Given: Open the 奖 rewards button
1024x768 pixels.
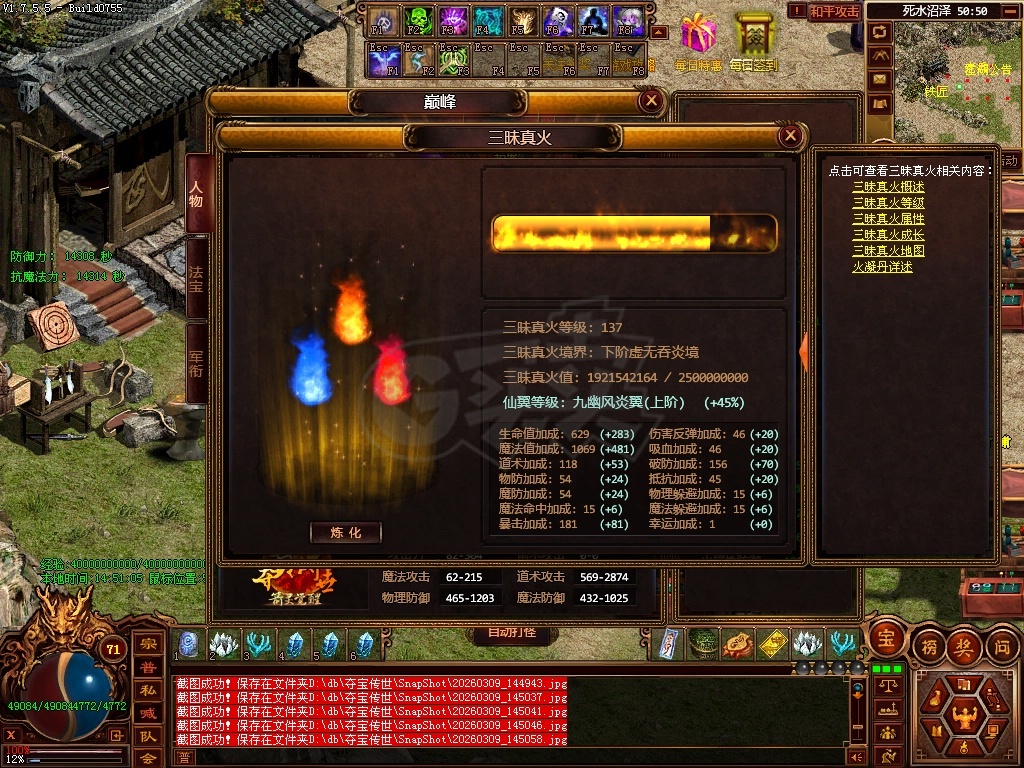Looking at the screenshot, I should (x=964, y=646).
